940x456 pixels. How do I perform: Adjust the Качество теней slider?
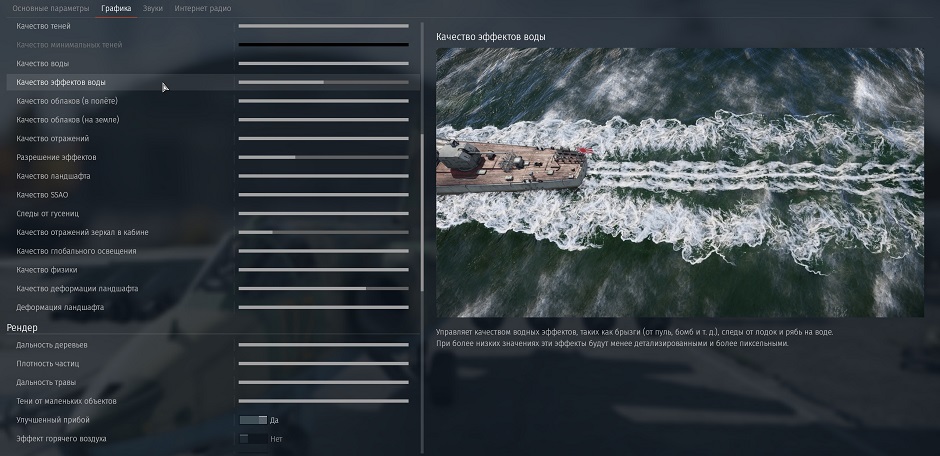pyautogui.click(x=323, y=26)
